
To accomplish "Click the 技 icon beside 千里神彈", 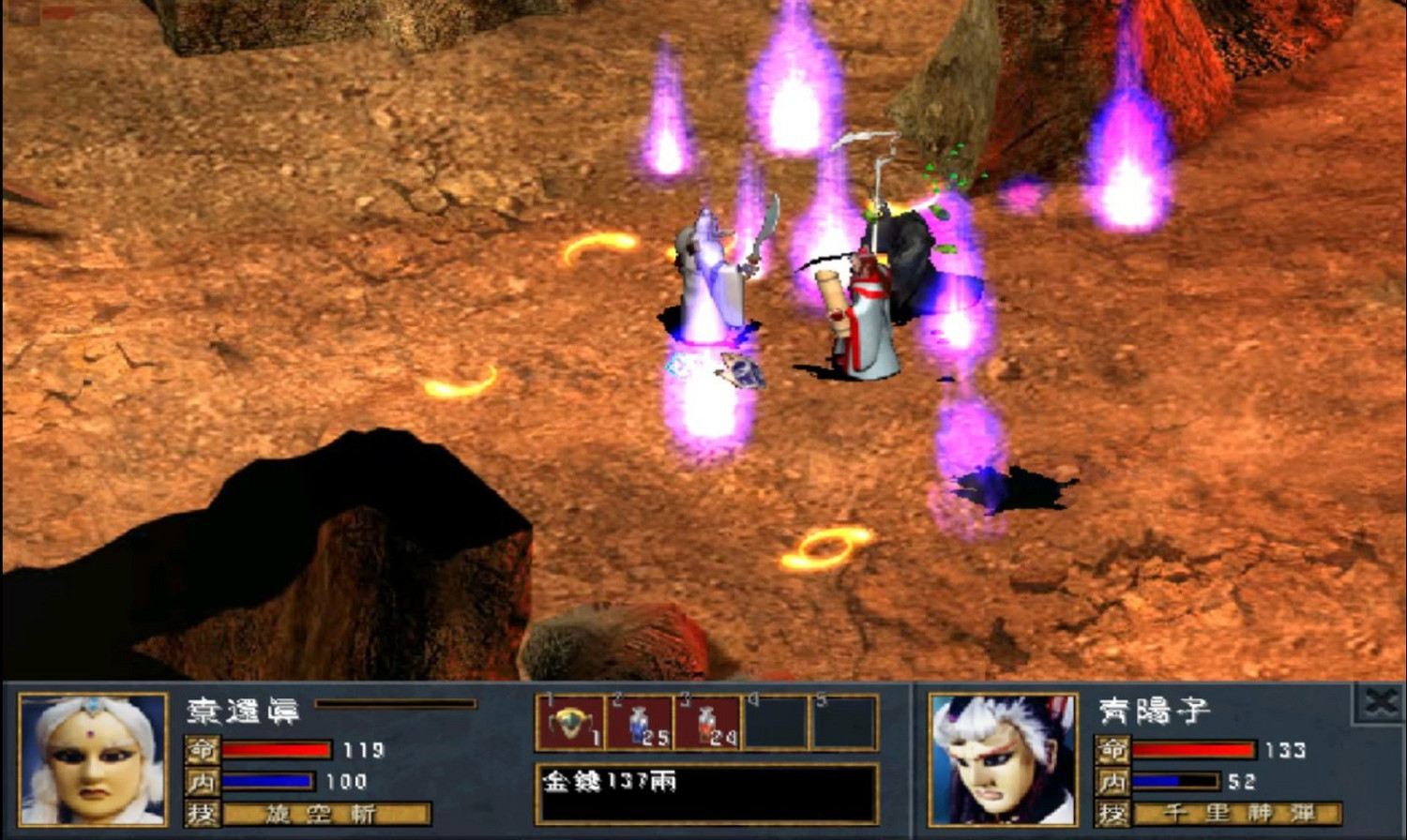I will coord(1111,814).
